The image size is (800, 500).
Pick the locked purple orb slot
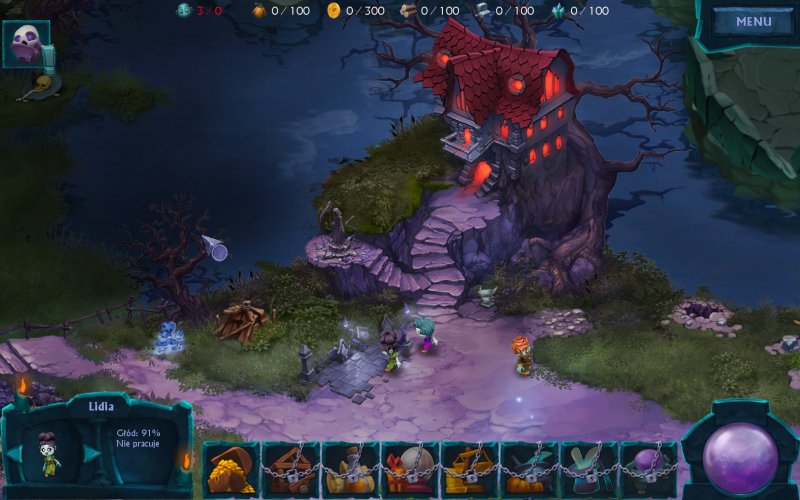(x=648, y=470)
